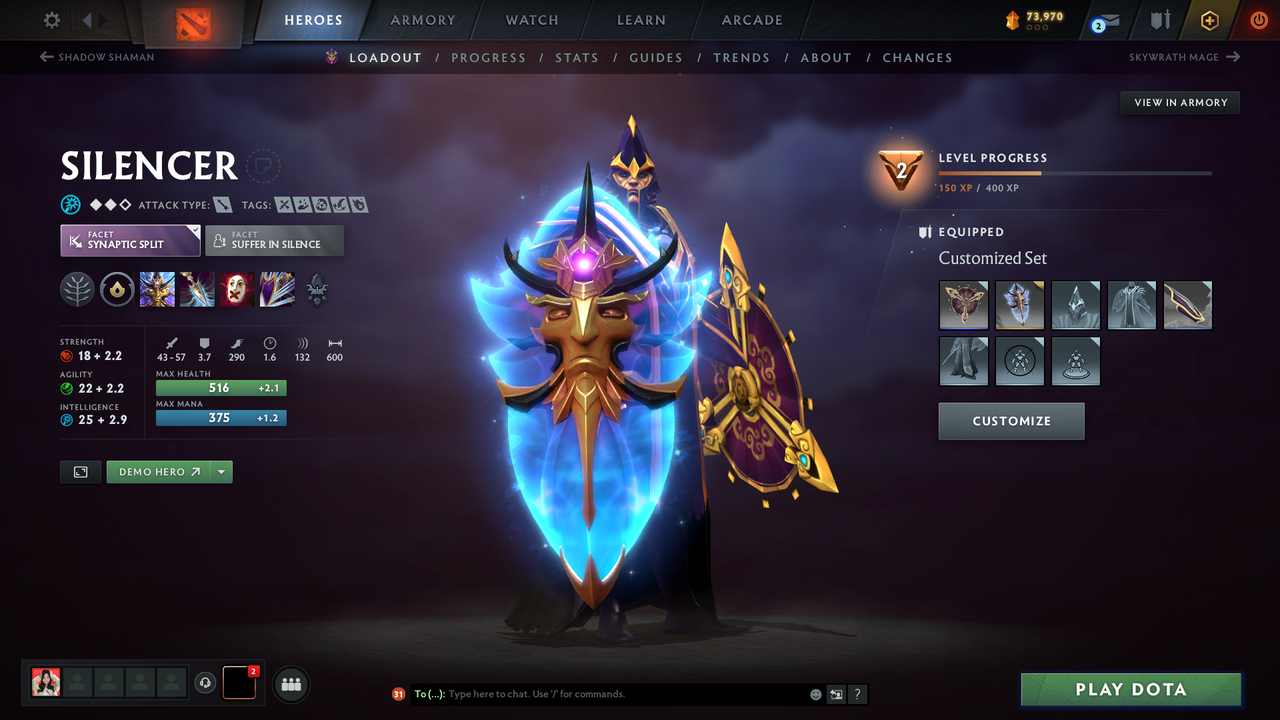The image size is (1280, 720).
Task: Switch to the Stats tab
Action: click(x=577, y=57)
